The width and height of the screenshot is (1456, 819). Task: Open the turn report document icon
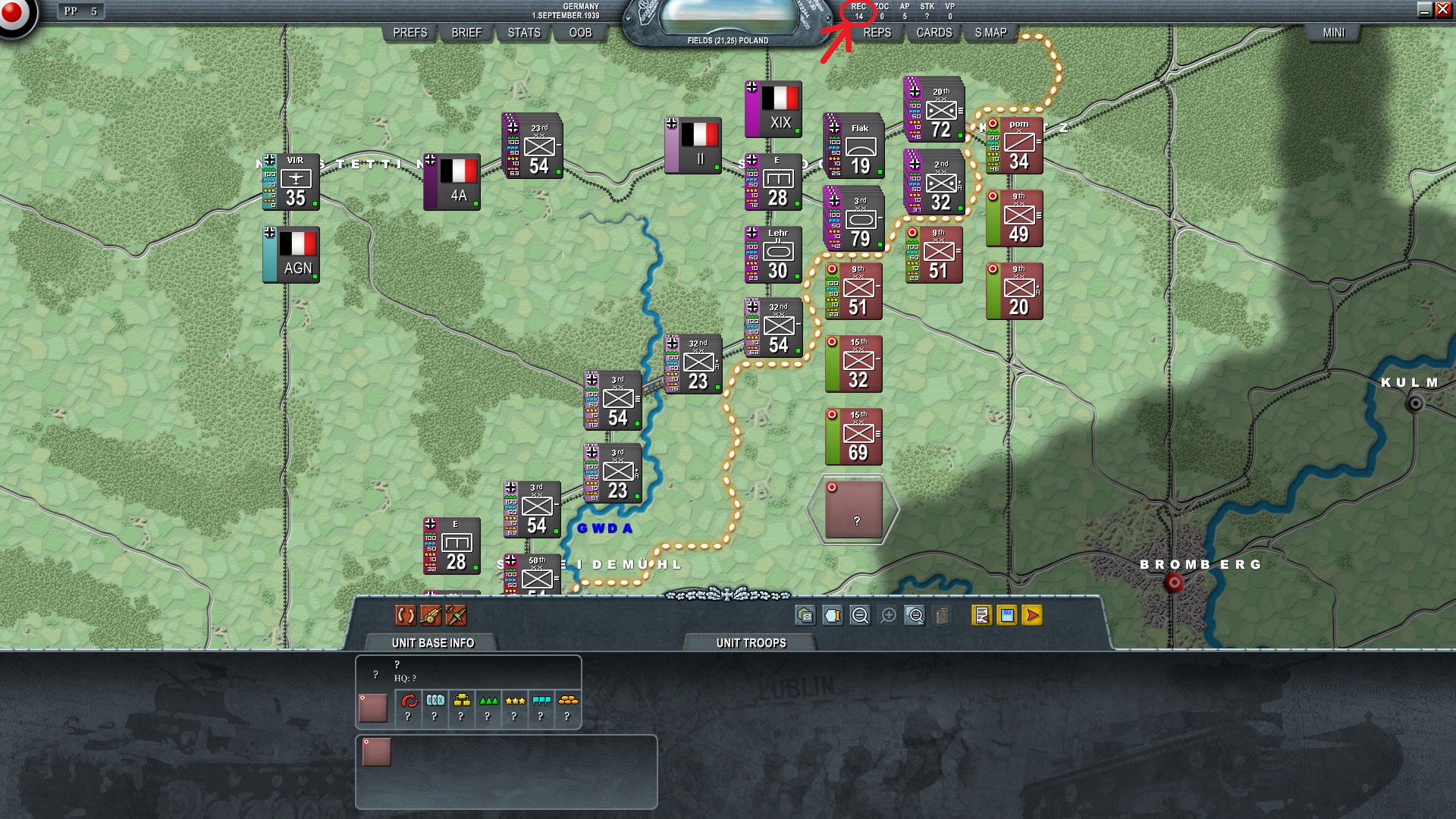point(981,616)
